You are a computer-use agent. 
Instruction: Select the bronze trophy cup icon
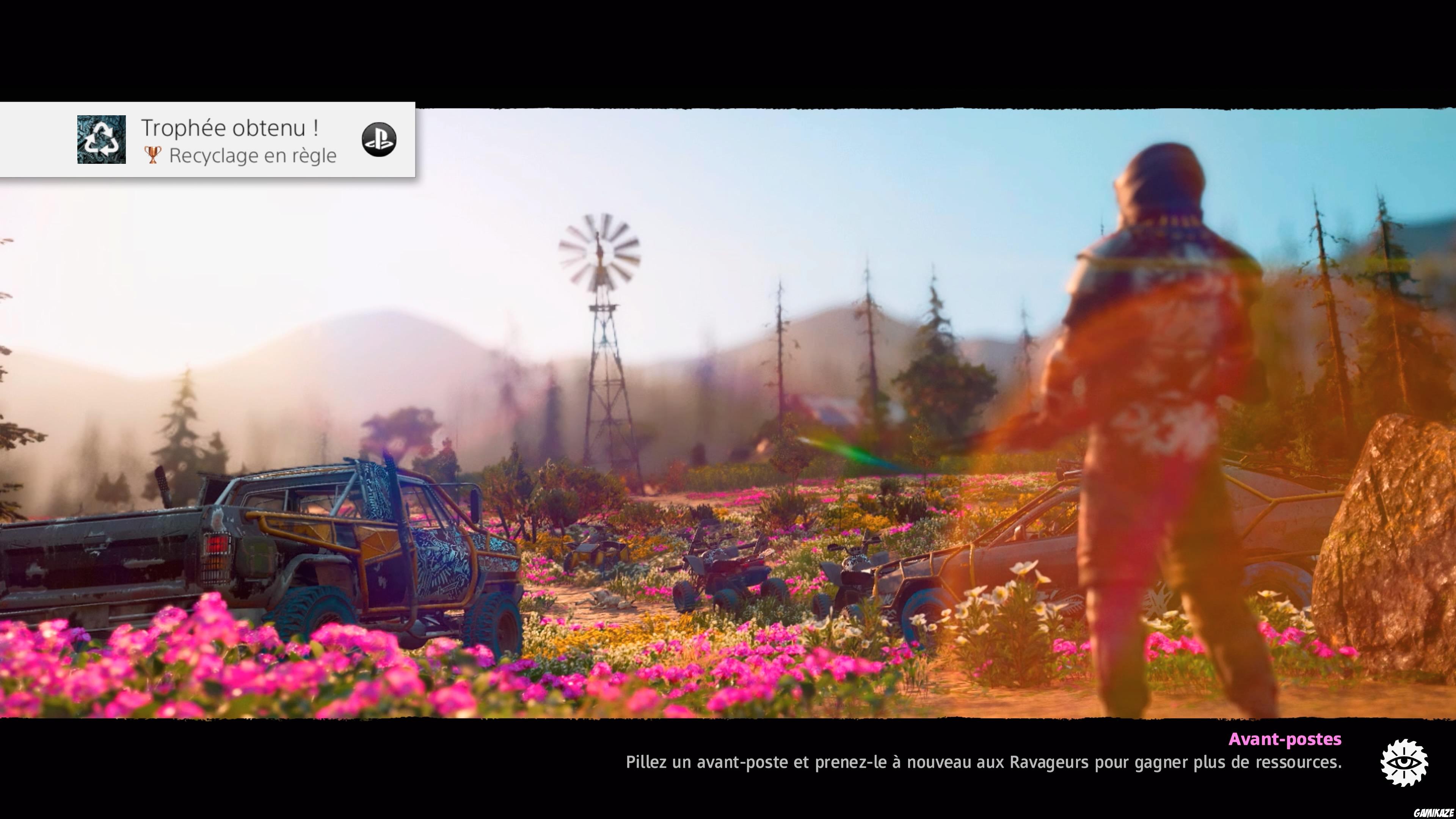pyautogui.click(x=152, y=155)
